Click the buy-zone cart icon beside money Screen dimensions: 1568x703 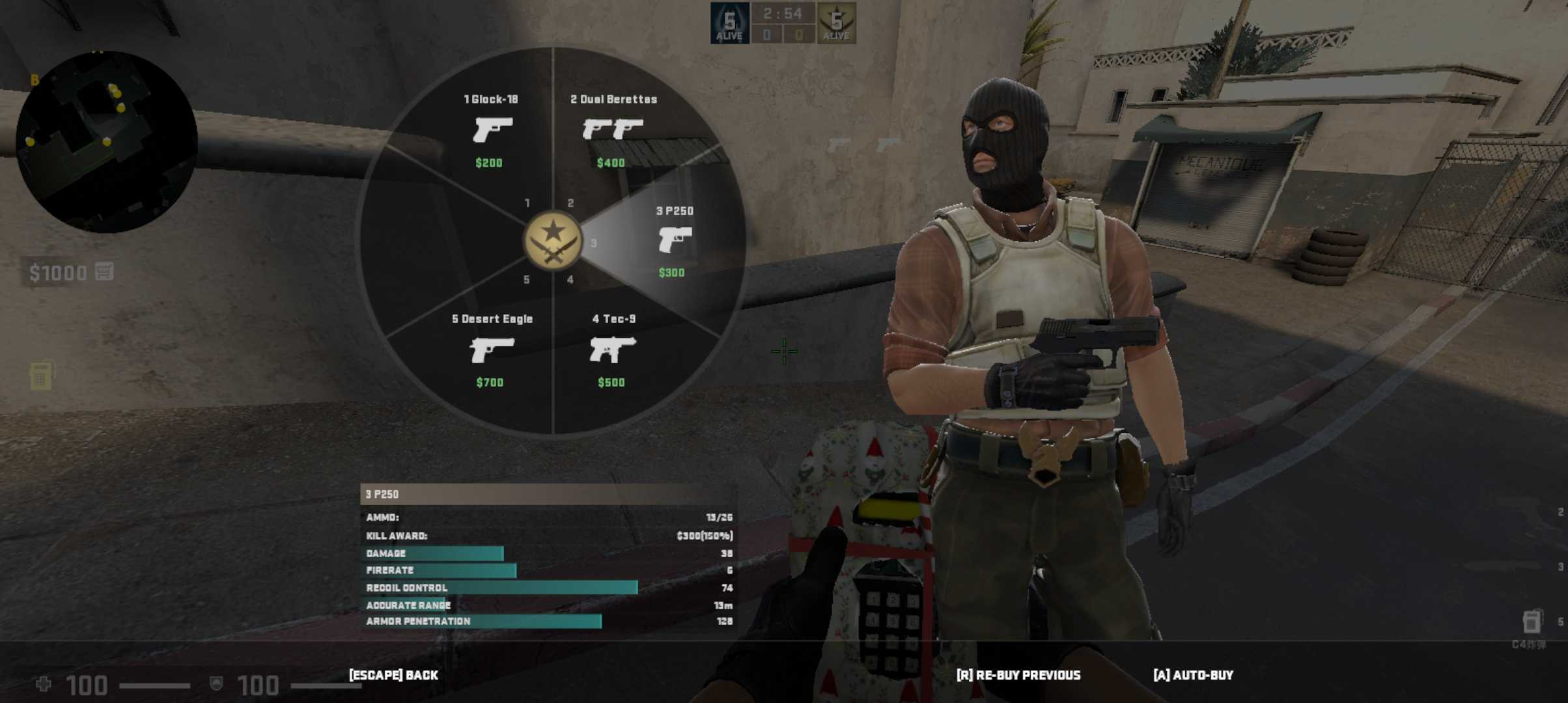coord(104,271)
